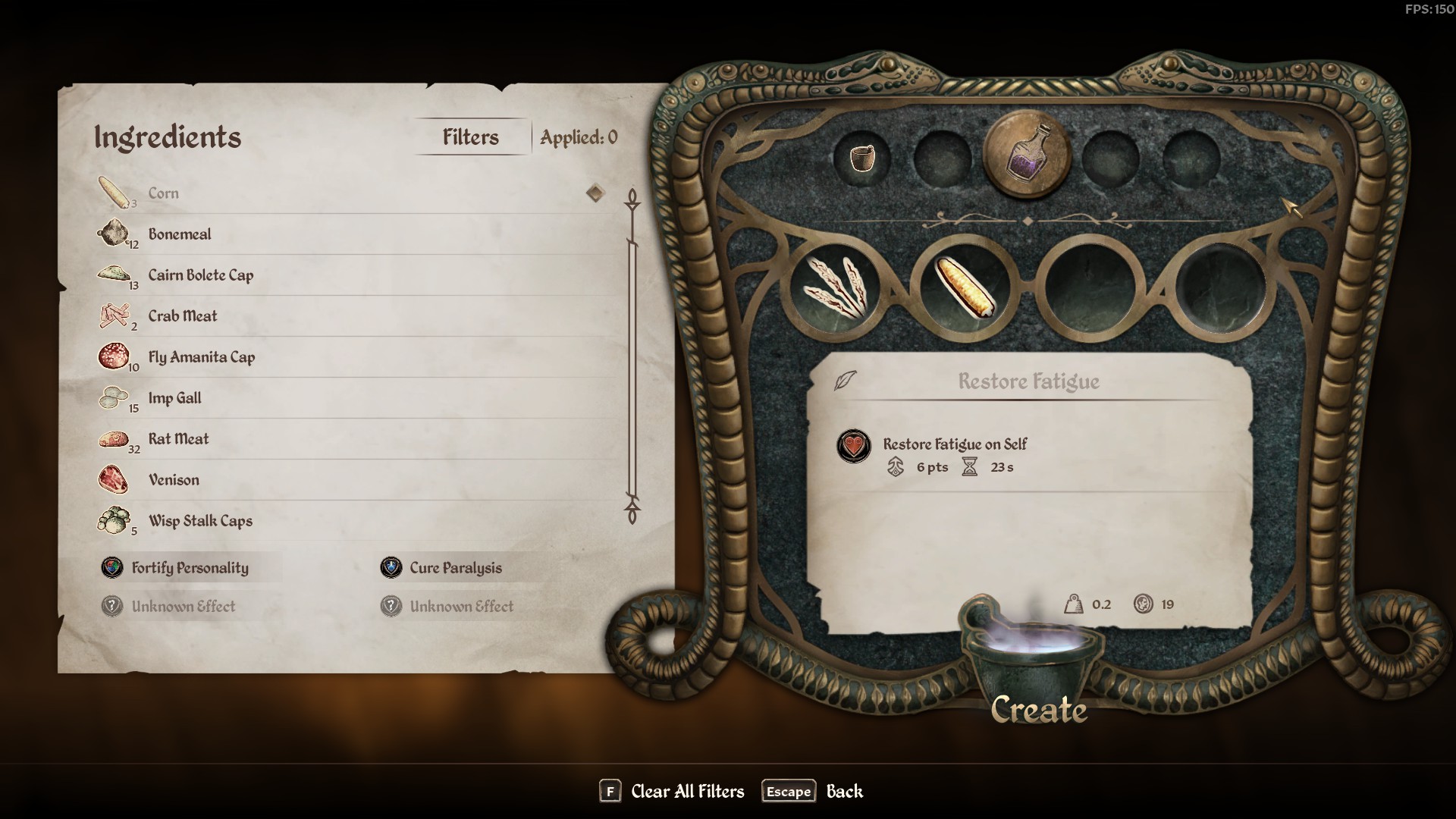Pick the Cairn Bolete Cap ingredient
The width and height of the screenshot is (1456, 819).
coord(200,275)
